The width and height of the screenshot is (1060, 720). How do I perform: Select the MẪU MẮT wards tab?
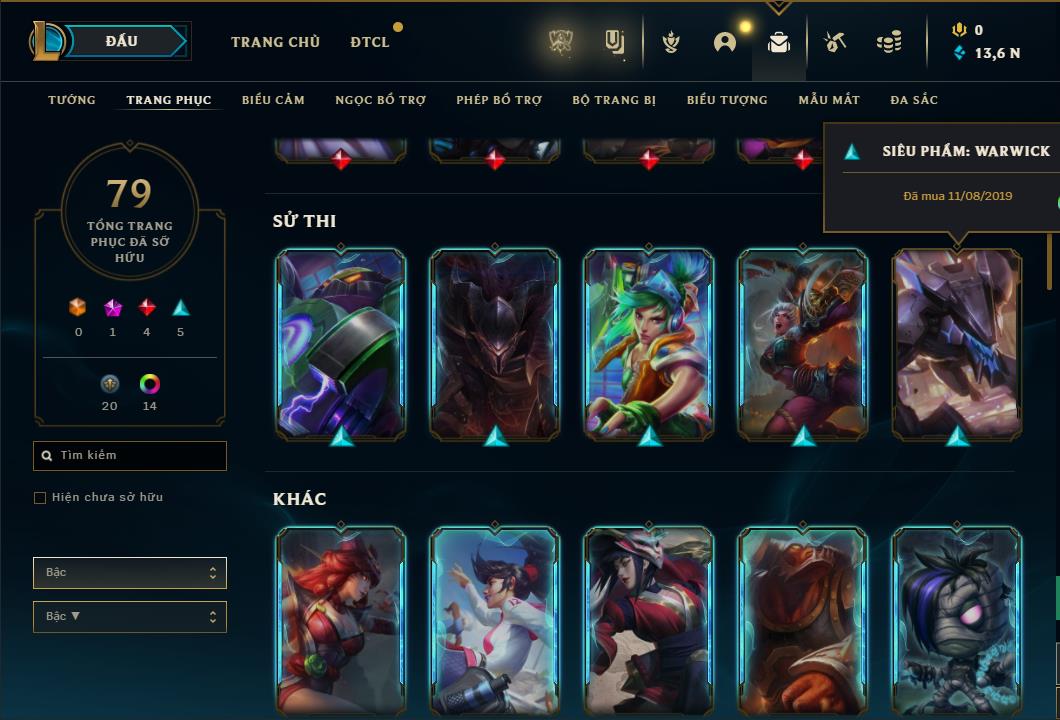829,100
